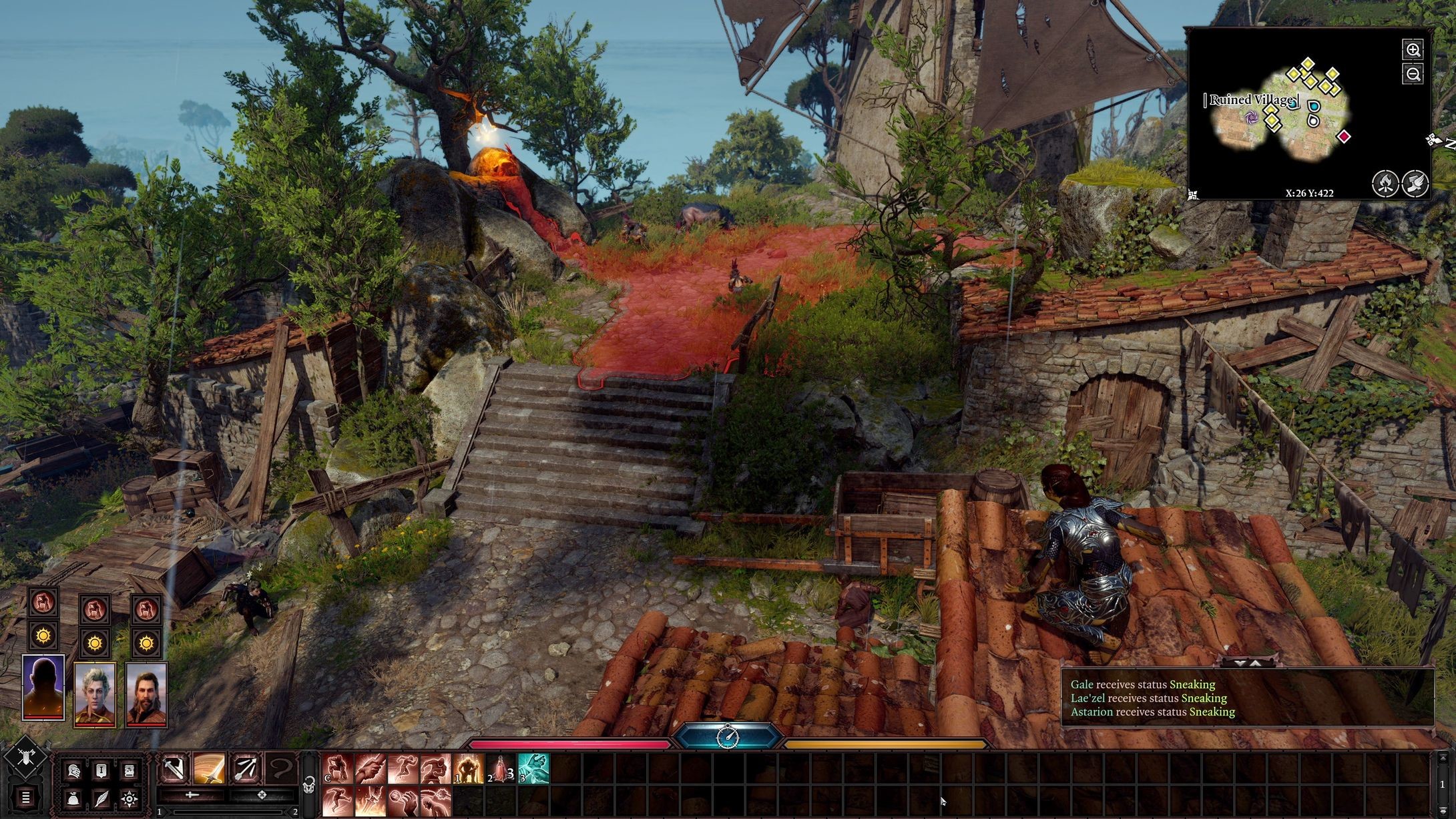This screenshot has width=1456, height=819.
Task: Open the journal with quill icon
Action: click(x=101, y=798)
